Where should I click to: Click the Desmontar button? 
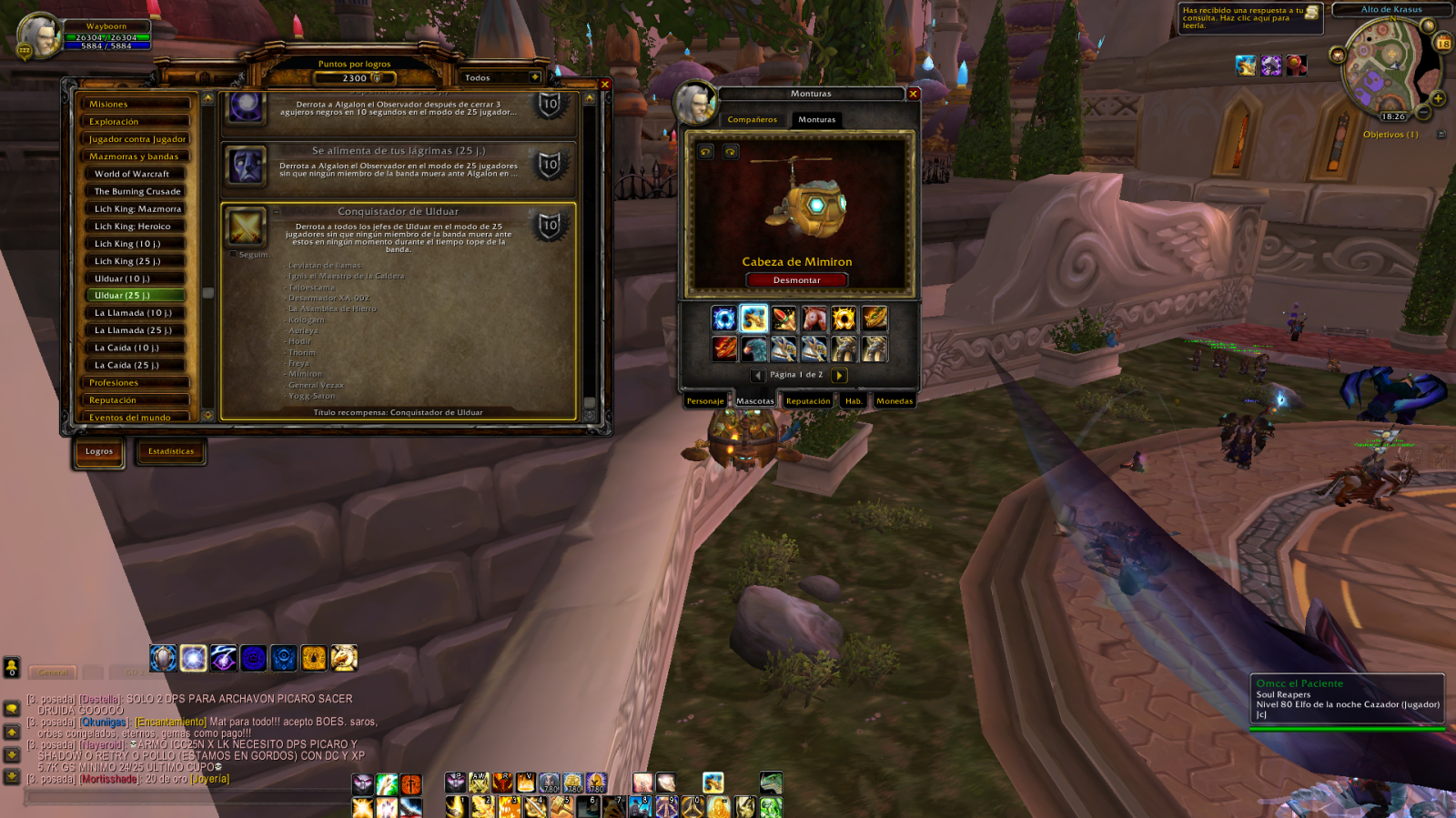[796, 280]
